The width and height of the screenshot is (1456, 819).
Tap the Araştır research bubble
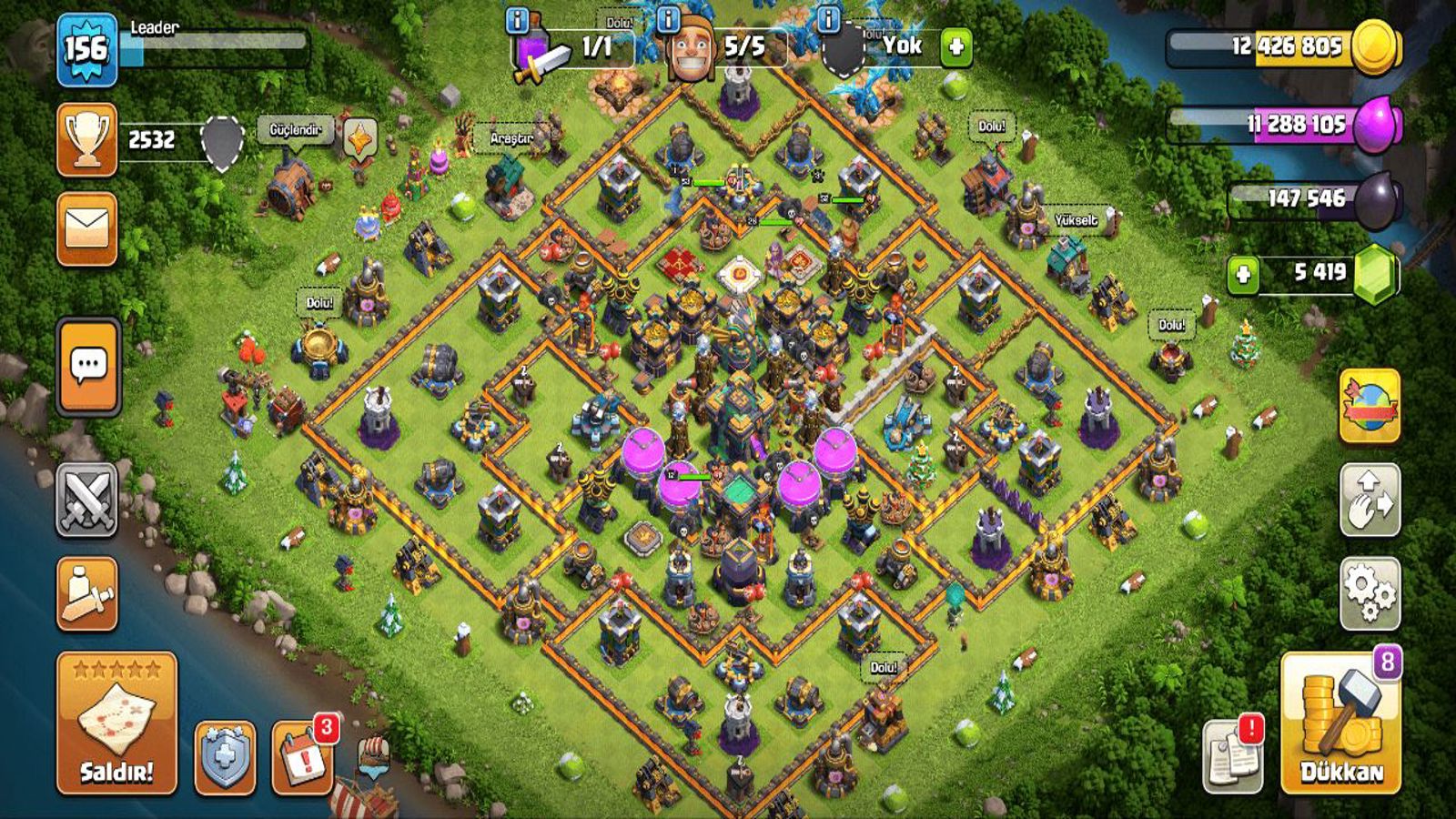click(511, 138)
